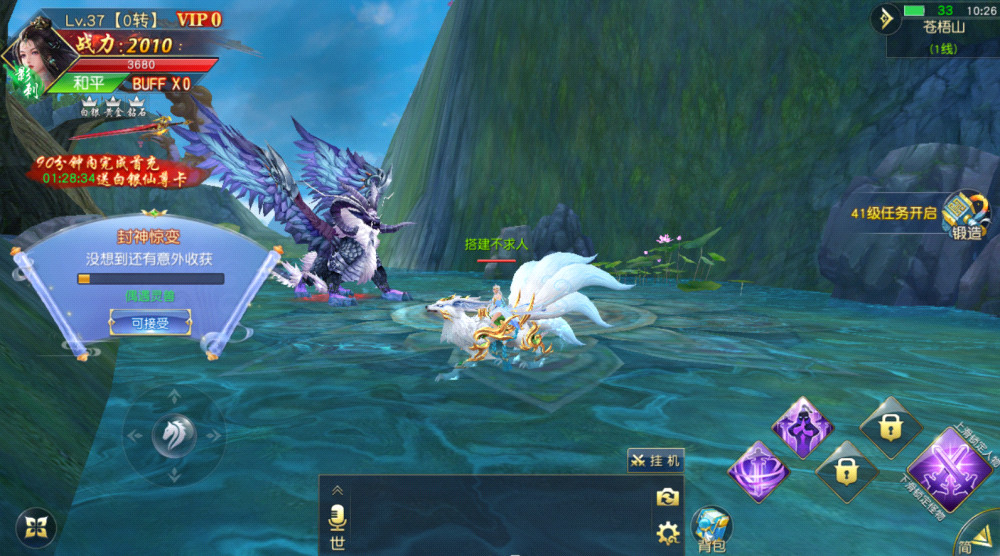
Task: Expand the chat box with the arrows
Action: point(338,491)
